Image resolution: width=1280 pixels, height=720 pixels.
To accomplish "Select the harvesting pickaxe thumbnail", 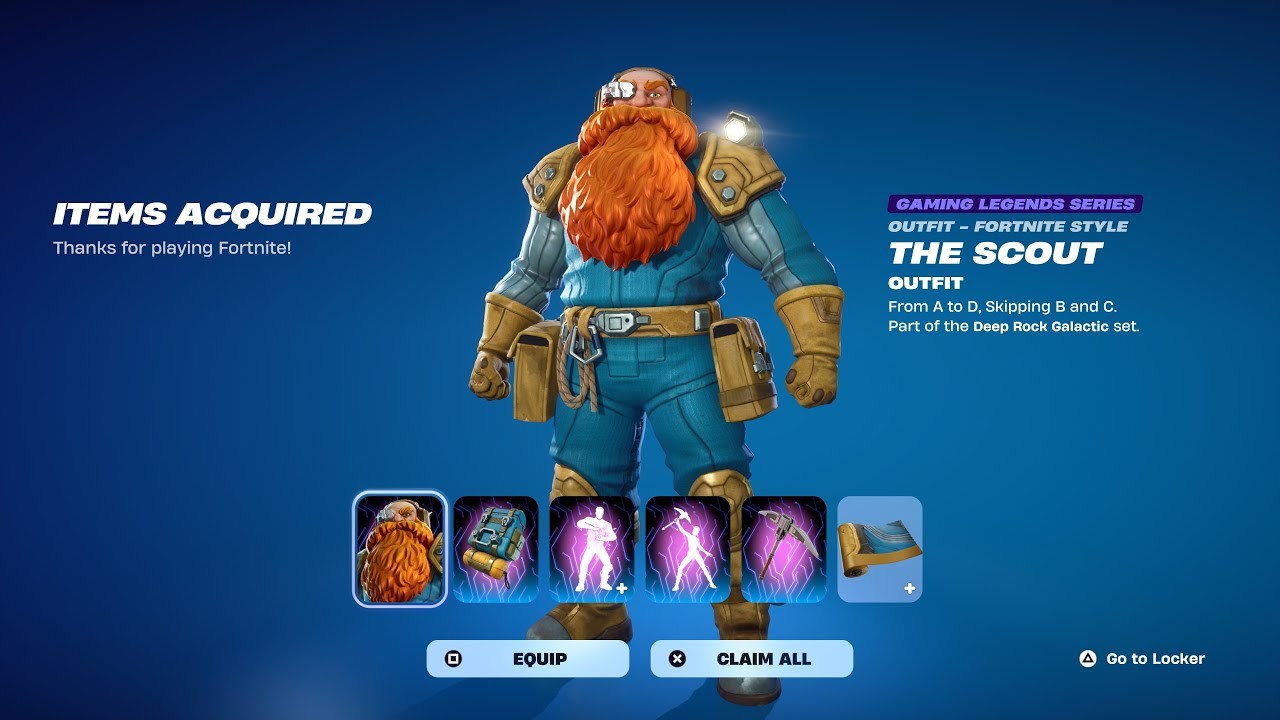I will click(x=787, y=548).
